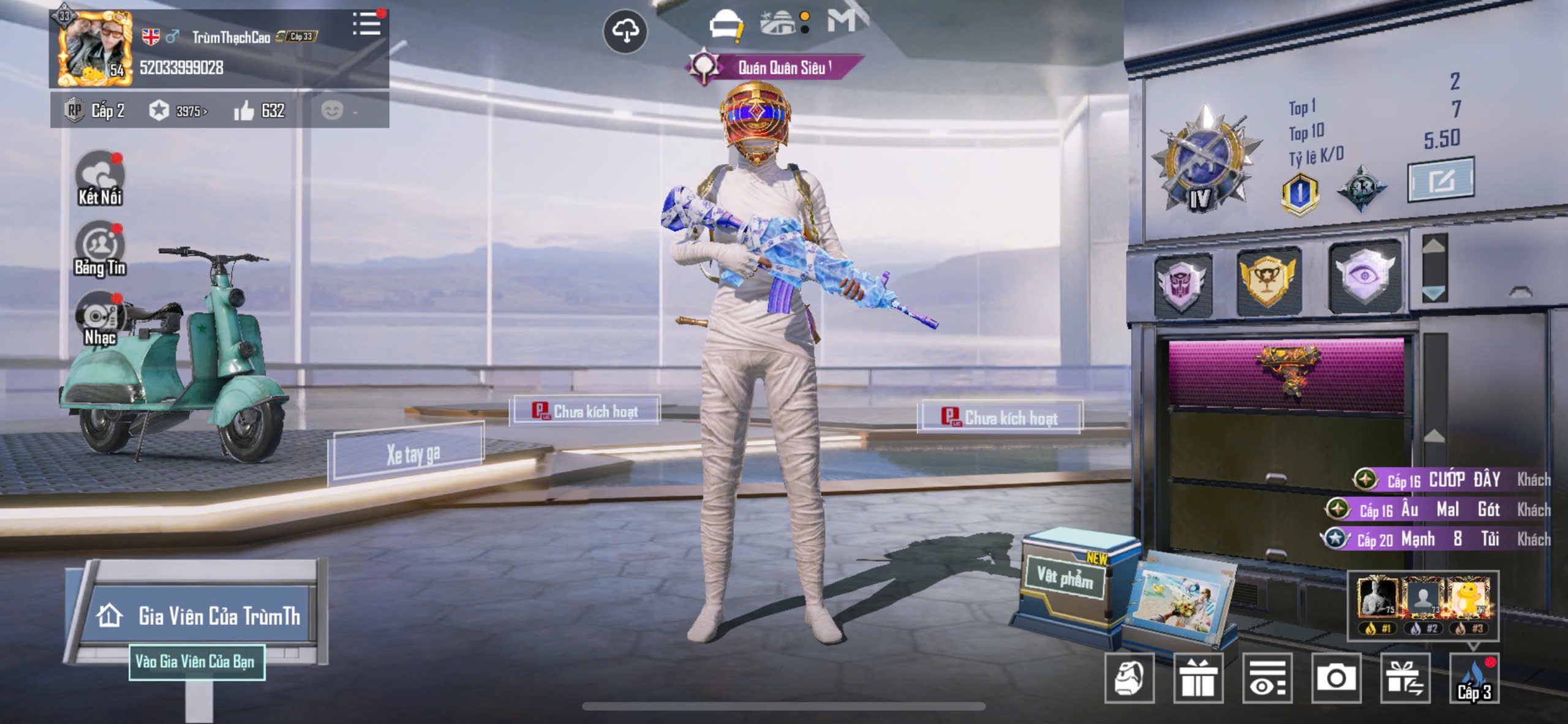
Task: Open the list-with-eye visibility settings icon
Action: (1267, 677)
